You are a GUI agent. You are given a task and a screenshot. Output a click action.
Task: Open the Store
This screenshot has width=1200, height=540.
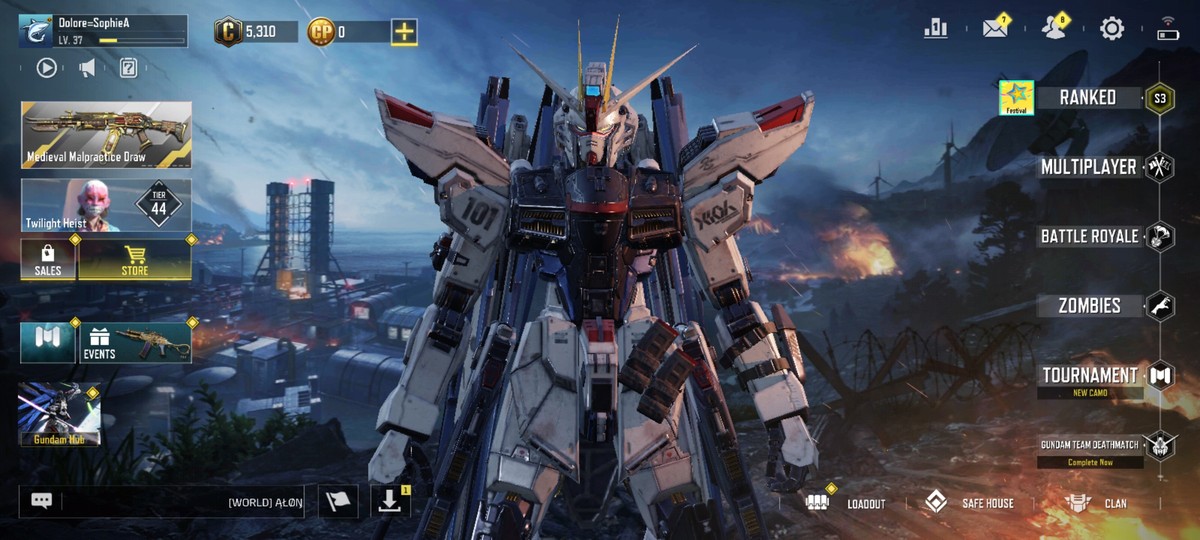[134, 260]
